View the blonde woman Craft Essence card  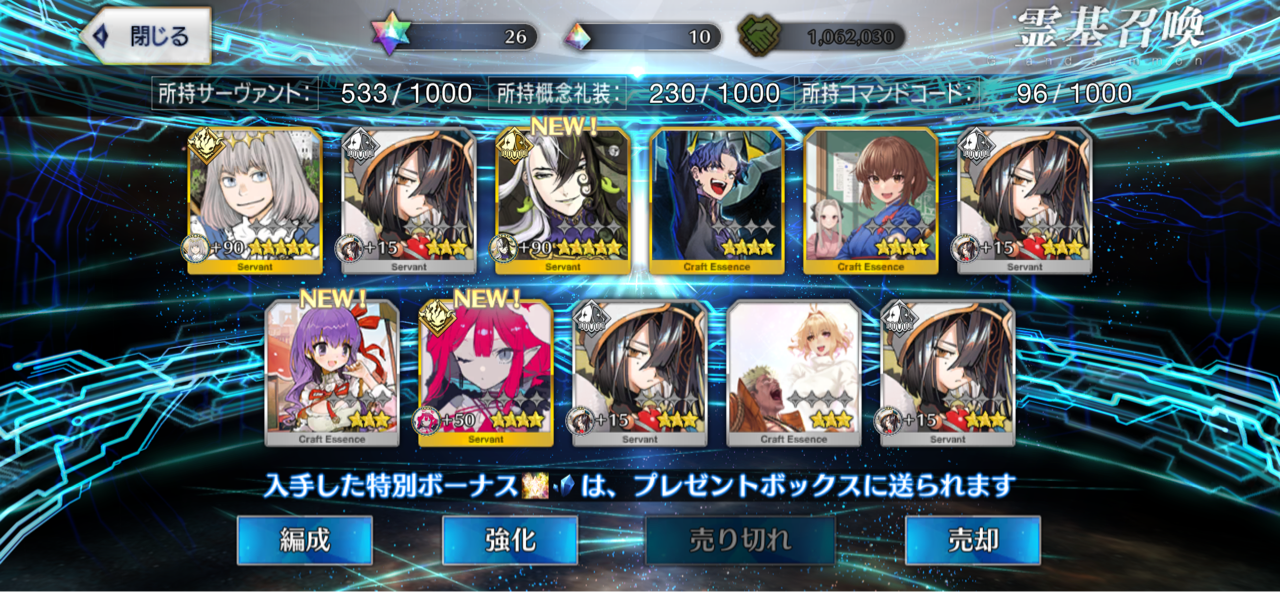[x=794, y=372]
